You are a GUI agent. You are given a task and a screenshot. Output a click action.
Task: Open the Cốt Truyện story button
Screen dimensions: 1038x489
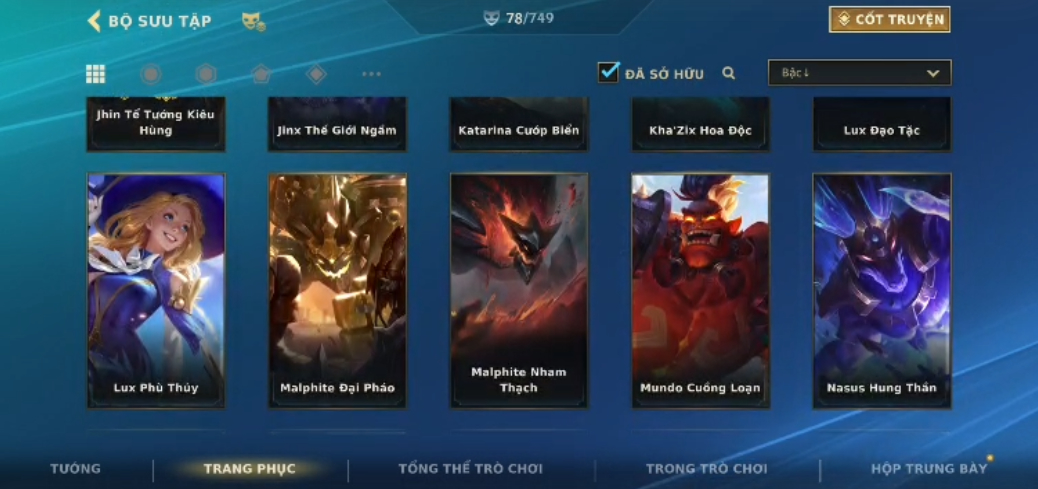click(x=889, y=20)
